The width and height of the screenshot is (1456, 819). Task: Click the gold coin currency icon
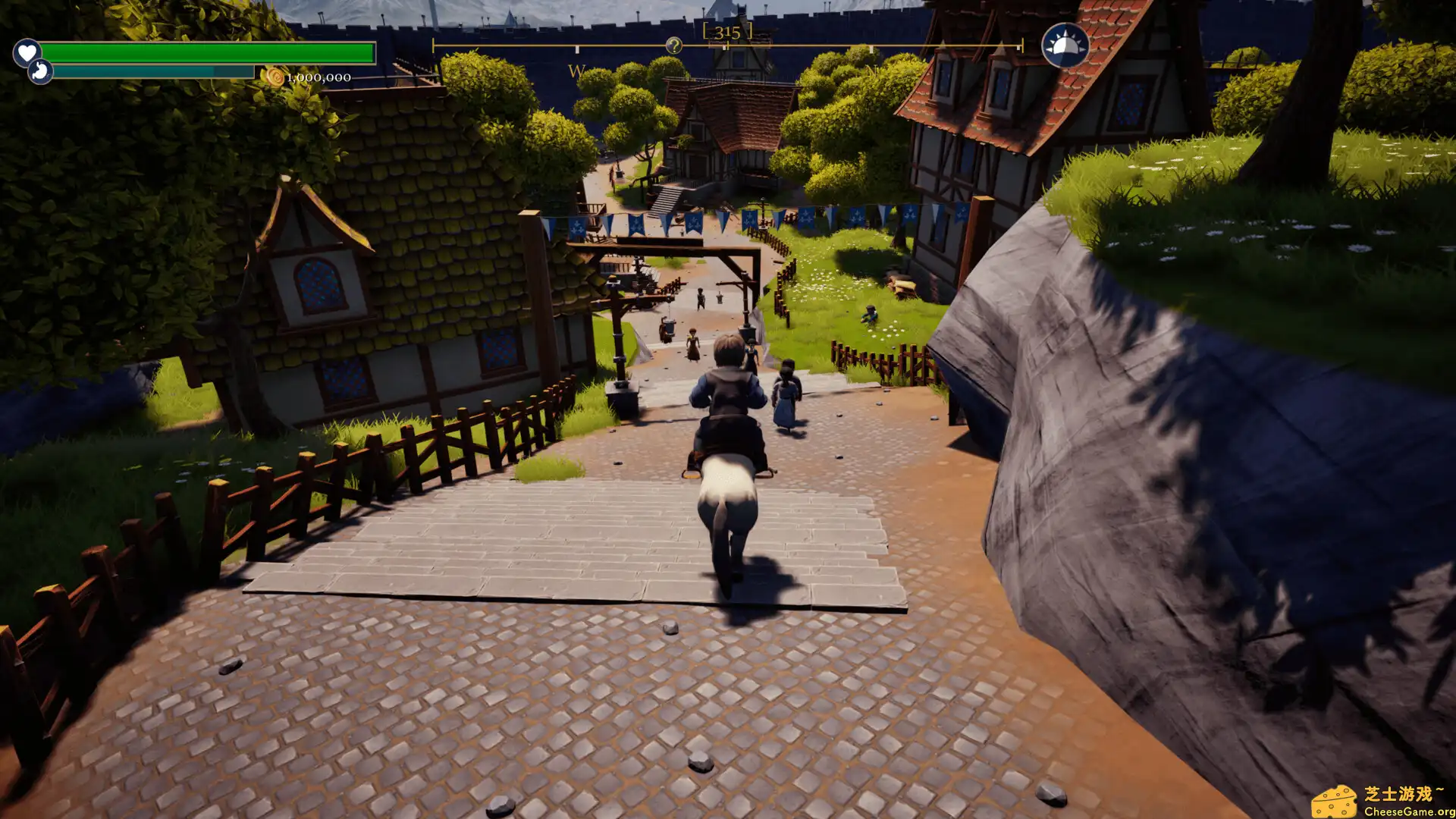(x=275, y=76)
